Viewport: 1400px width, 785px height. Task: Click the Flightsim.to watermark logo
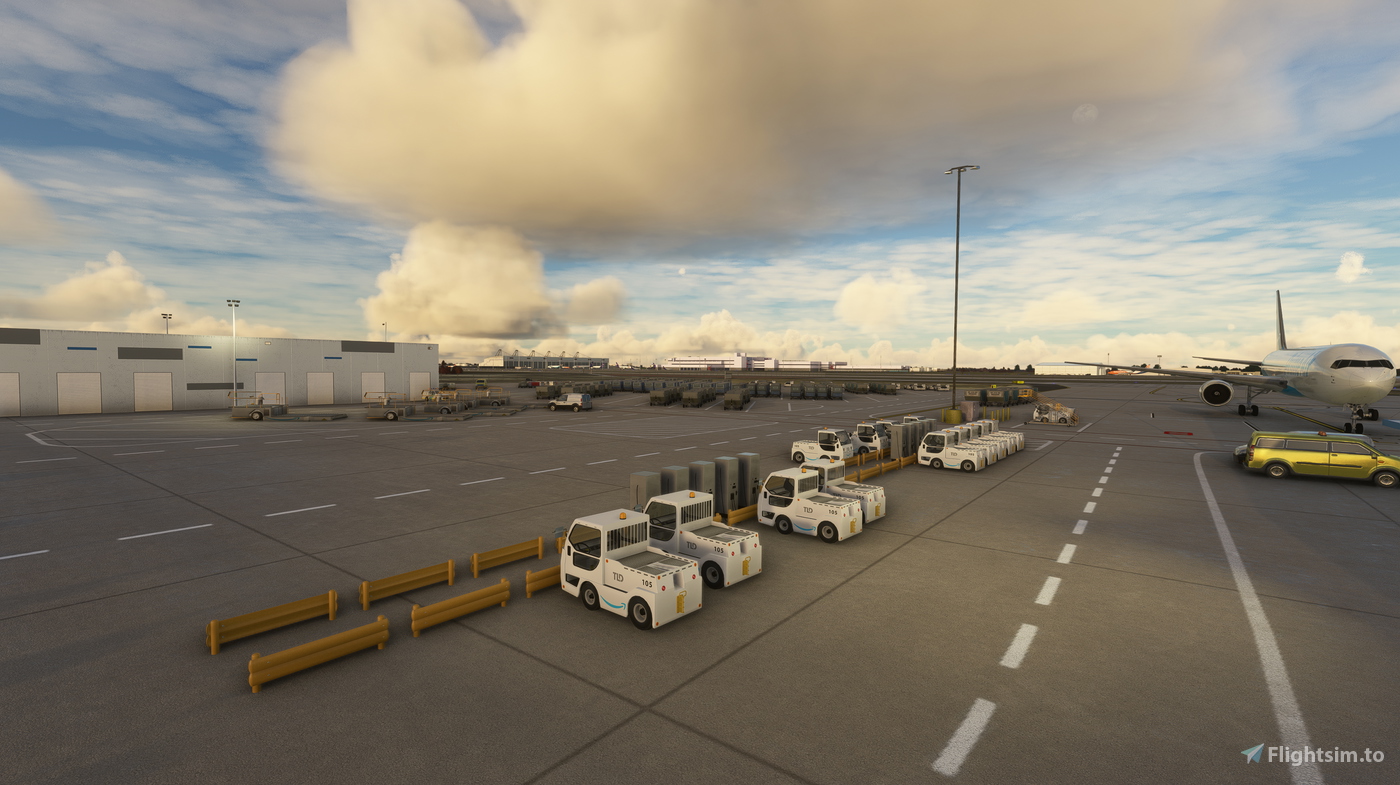[1312, 754]
